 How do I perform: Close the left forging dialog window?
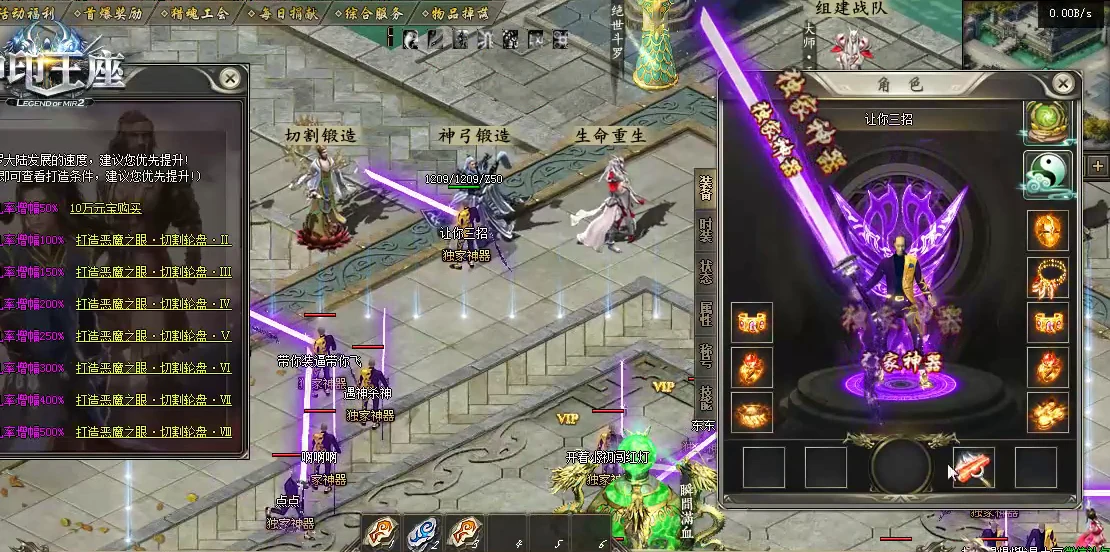pyautogui.click(x=230, y=78)
